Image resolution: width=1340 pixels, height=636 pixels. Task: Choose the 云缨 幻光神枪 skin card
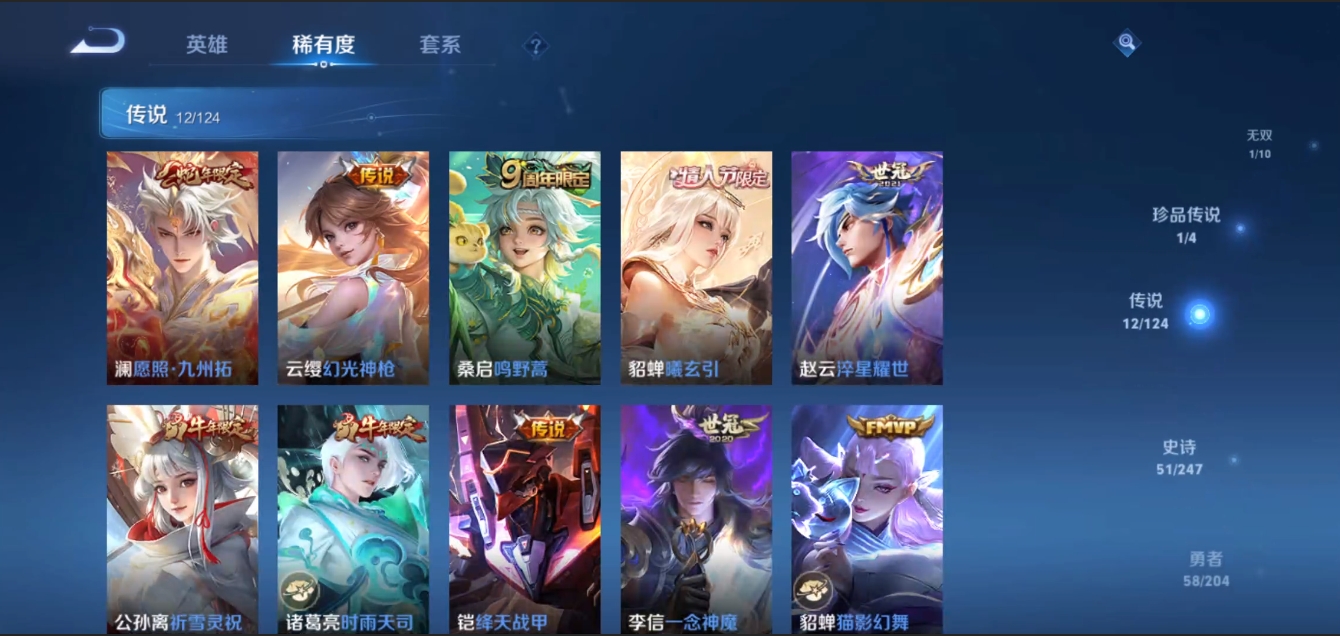[353, 268]
